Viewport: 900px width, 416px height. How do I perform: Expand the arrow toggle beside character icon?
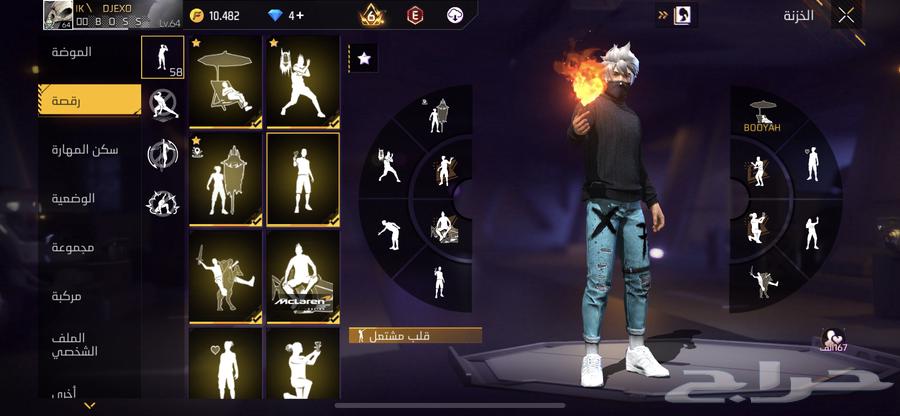coord(662,15)
